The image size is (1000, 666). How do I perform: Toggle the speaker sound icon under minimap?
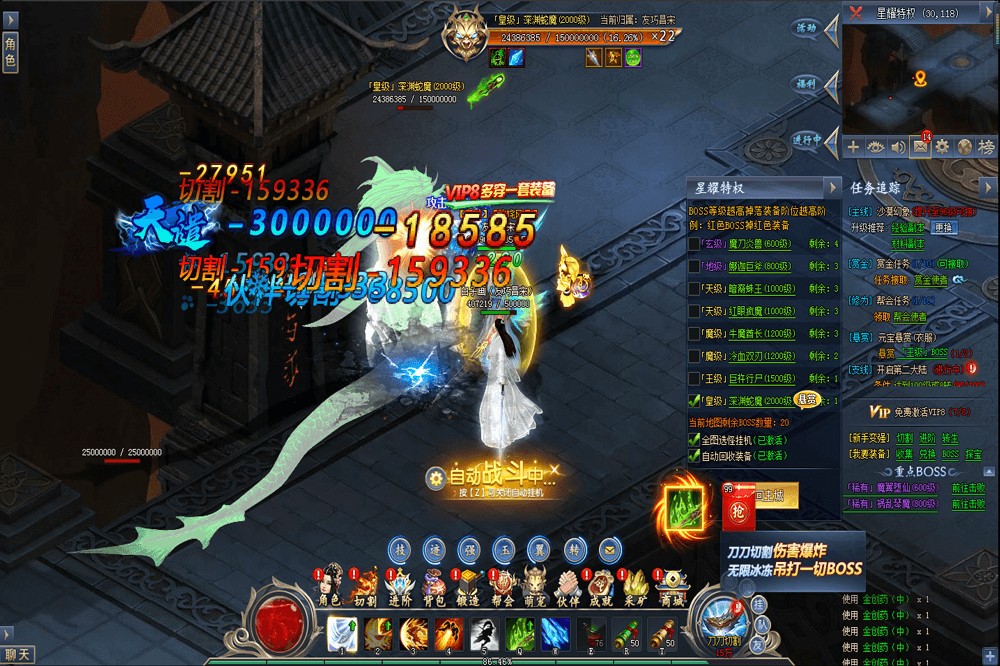click(897, 147)
